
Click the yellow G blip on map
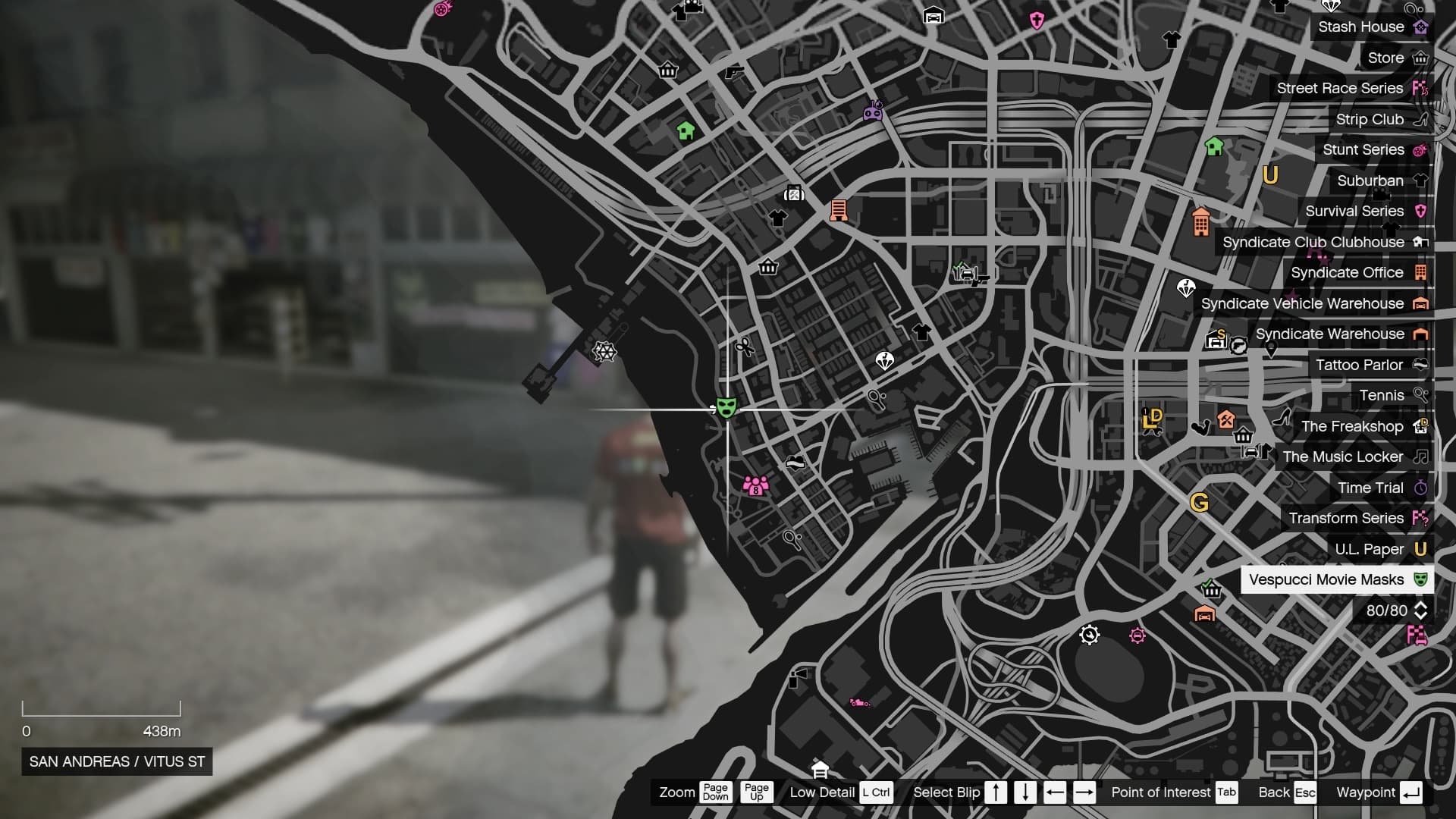tap(1199, 503)
